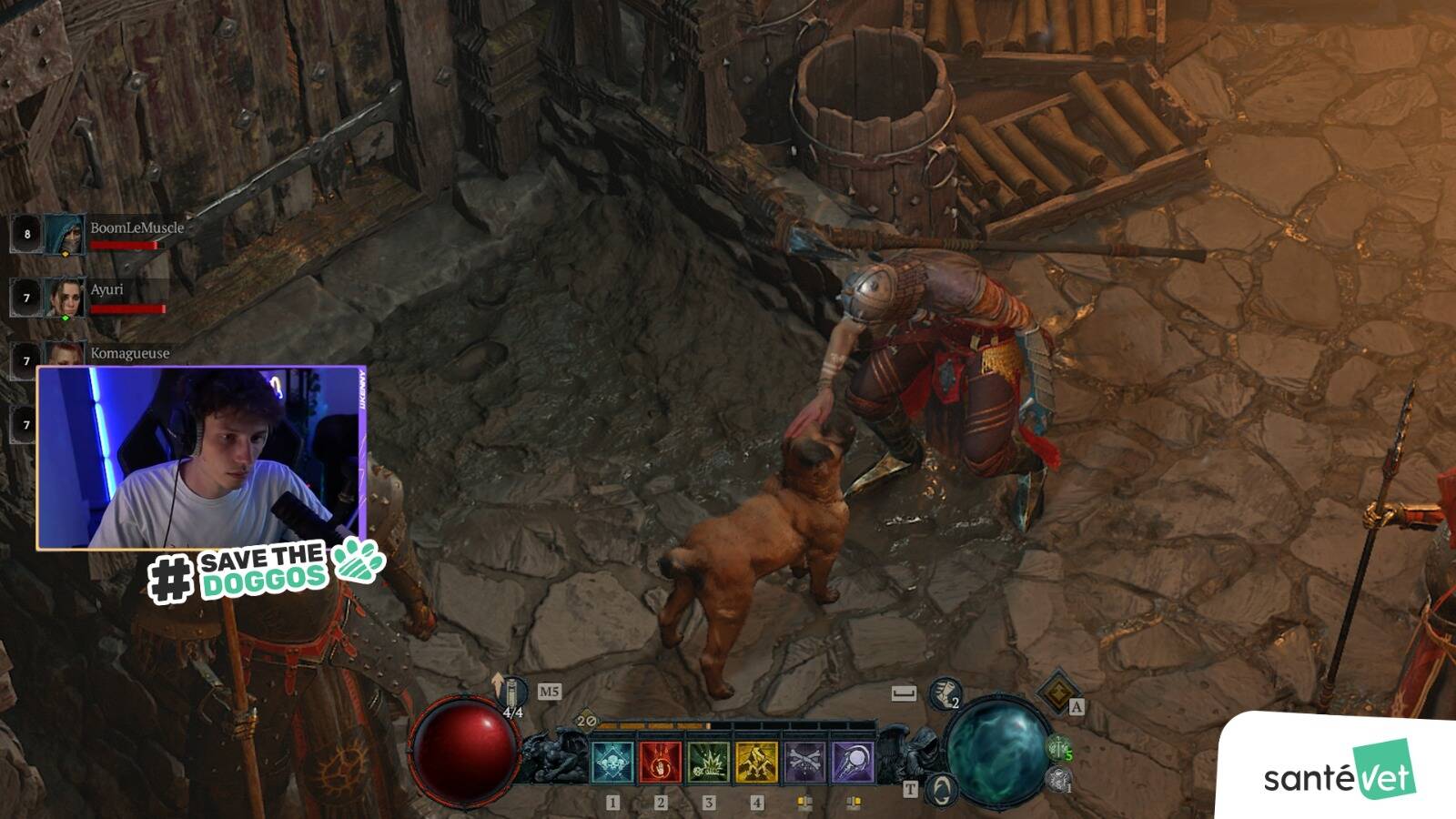Trigger the green explosion skill in slot 3
Screen dimensions: 1456x819
click(x=709, y=762)
